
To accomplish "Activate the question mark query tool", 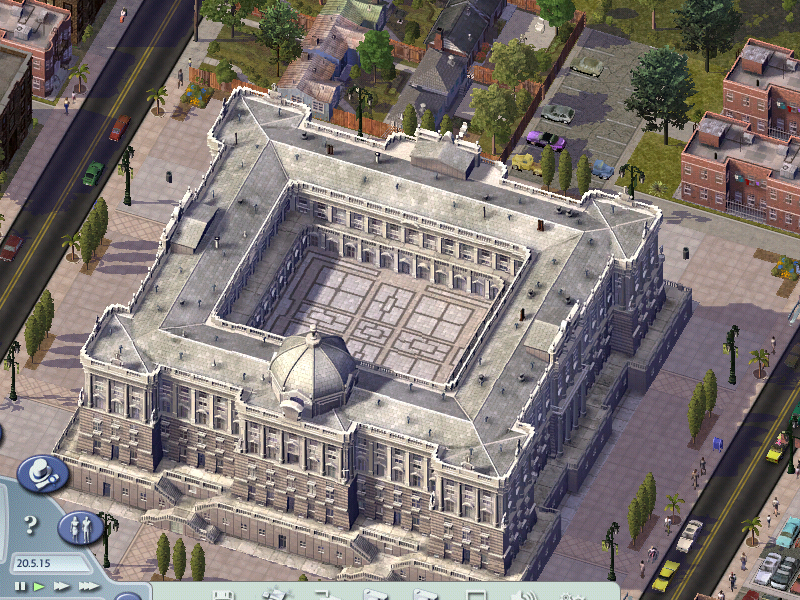I will pos(30,524).
